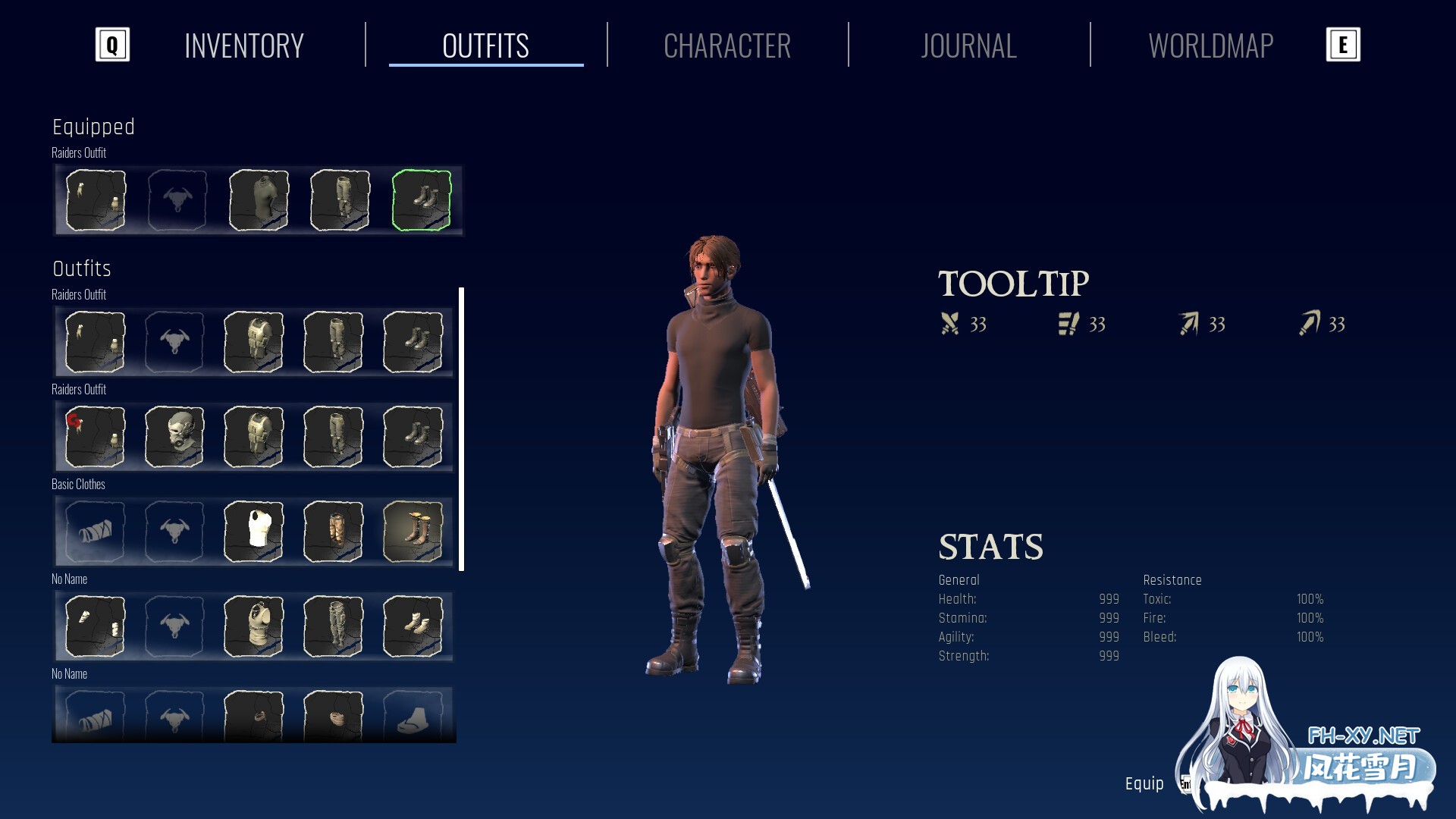The height and width of the screenshot is (819, 1456).
Task: Select the Outfits tab
Action: [x=485, y=46]
